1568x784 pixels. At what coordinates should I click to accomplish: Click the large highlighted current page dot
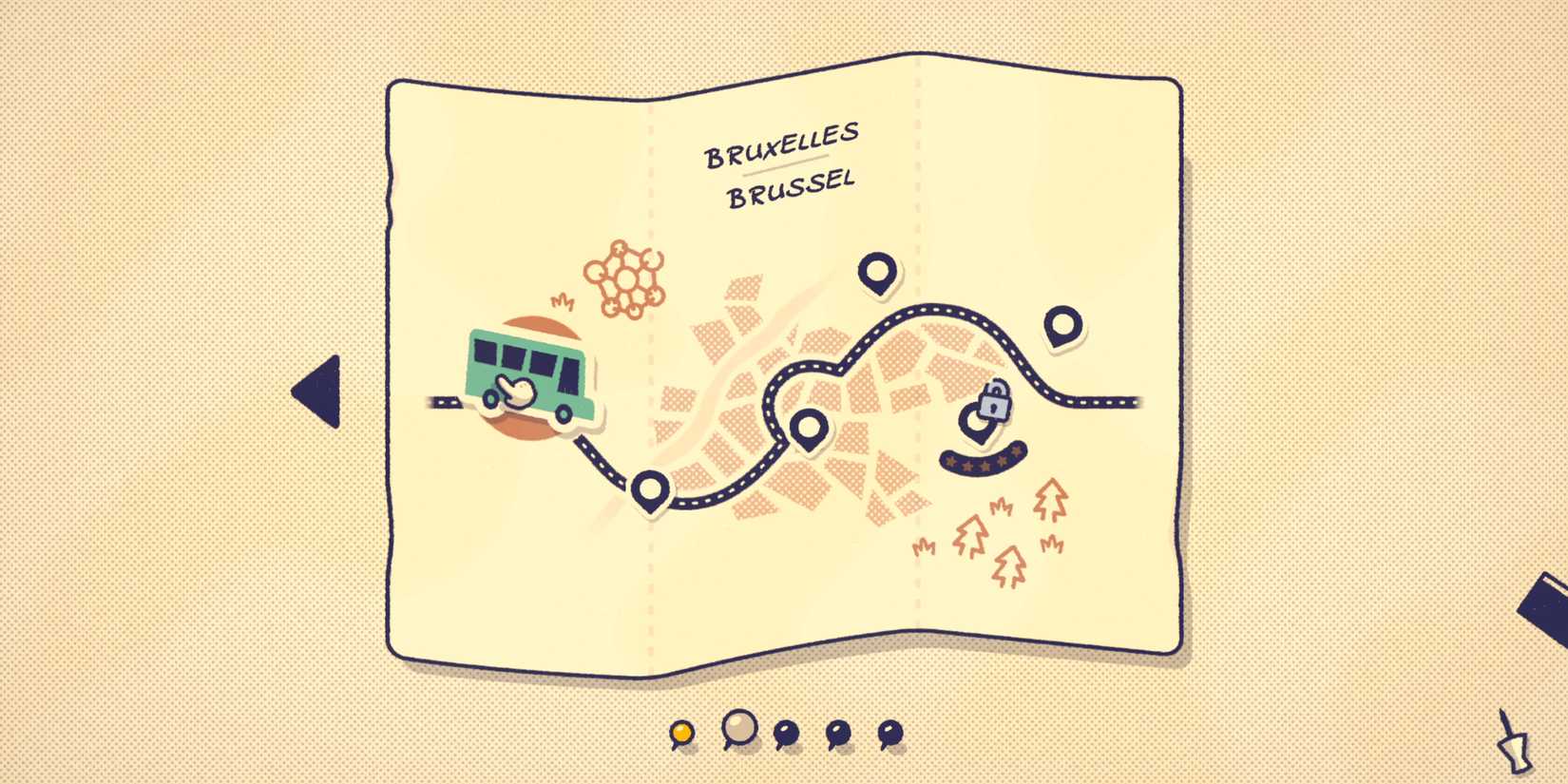coord(738,730)
